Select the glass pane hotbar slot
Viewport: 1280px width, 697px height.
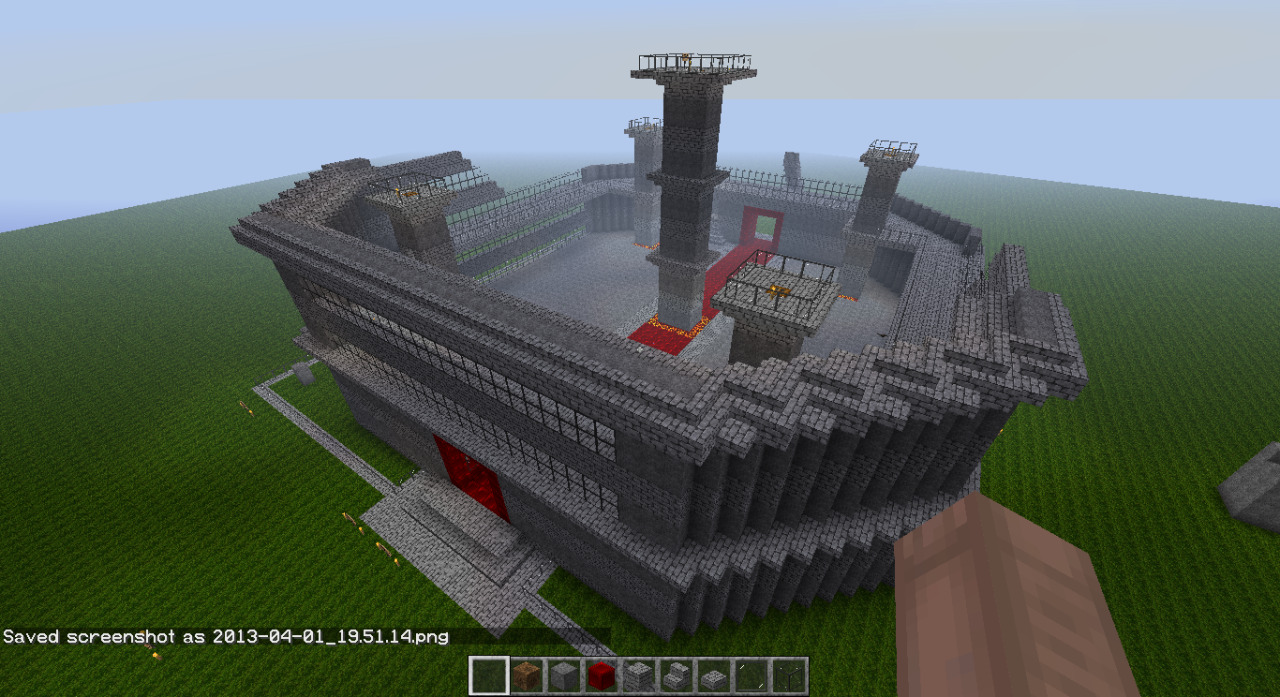click(788, 676)
